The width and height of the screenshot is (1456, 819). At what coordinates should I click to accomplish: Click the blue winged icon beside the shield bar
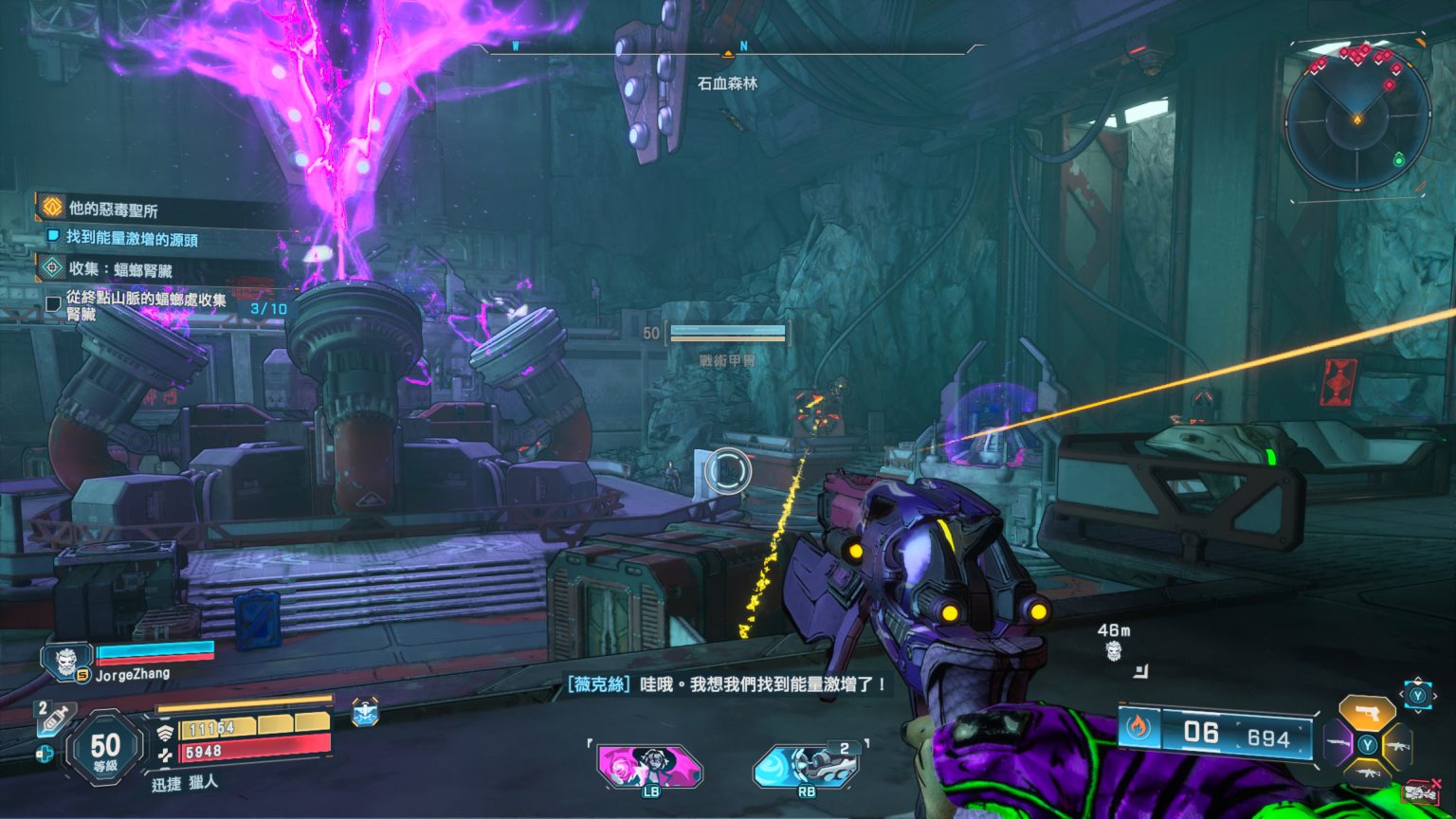(365, 713)
